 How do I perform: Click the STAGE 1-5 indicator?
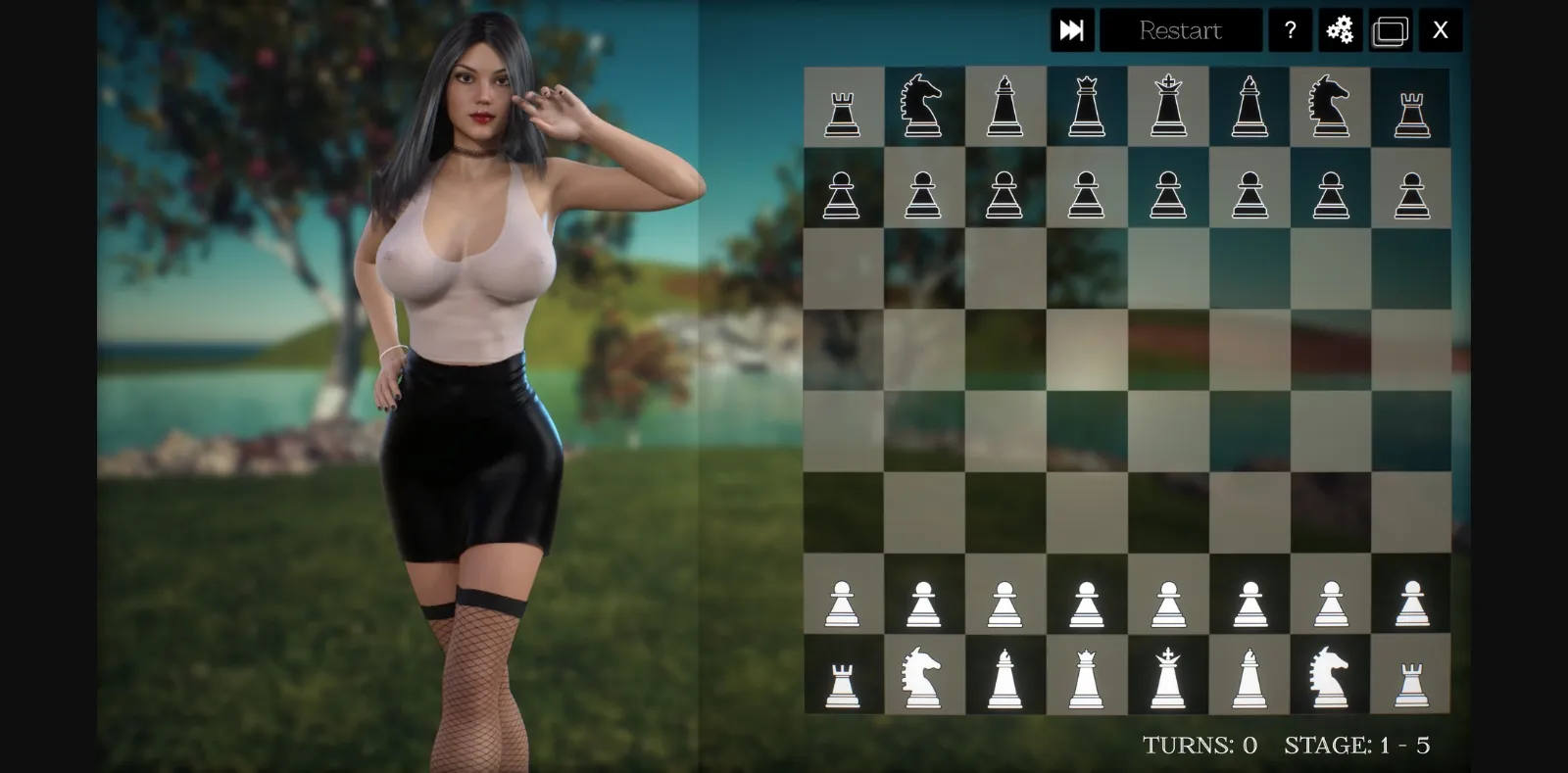coord(1356,745)
